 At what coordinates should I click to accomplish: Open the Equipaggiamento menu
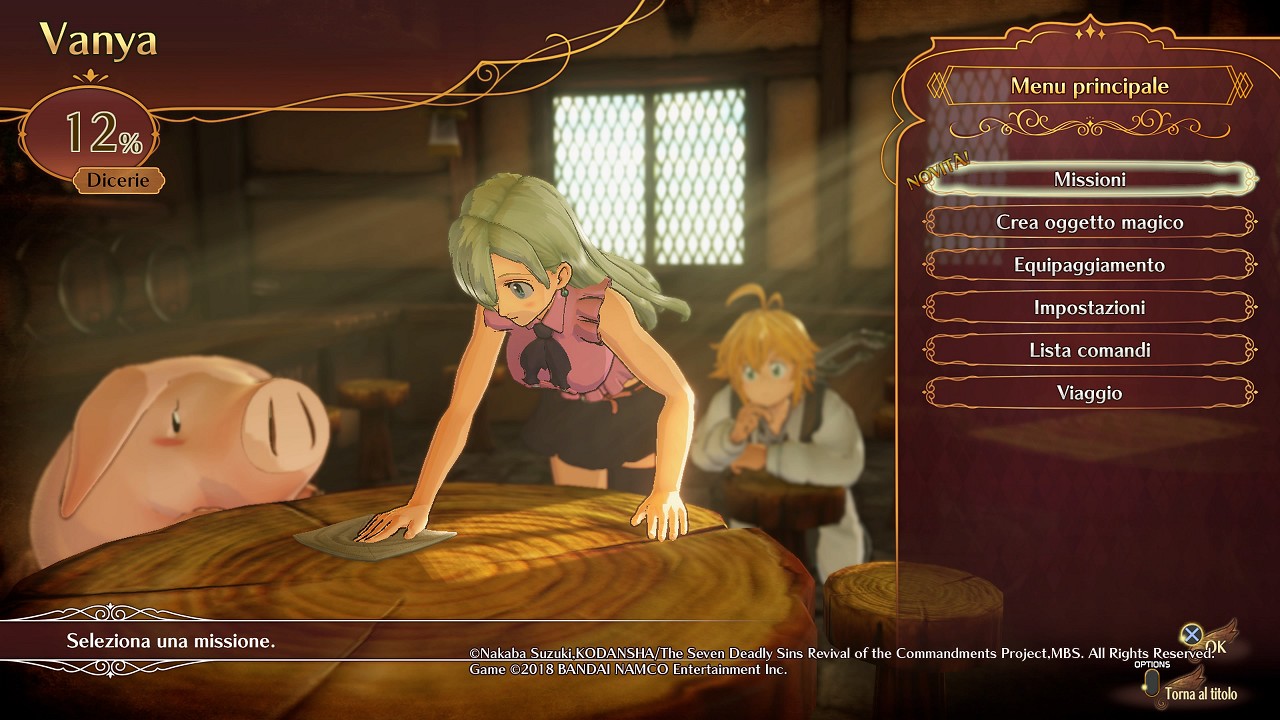click(1089, 265)
